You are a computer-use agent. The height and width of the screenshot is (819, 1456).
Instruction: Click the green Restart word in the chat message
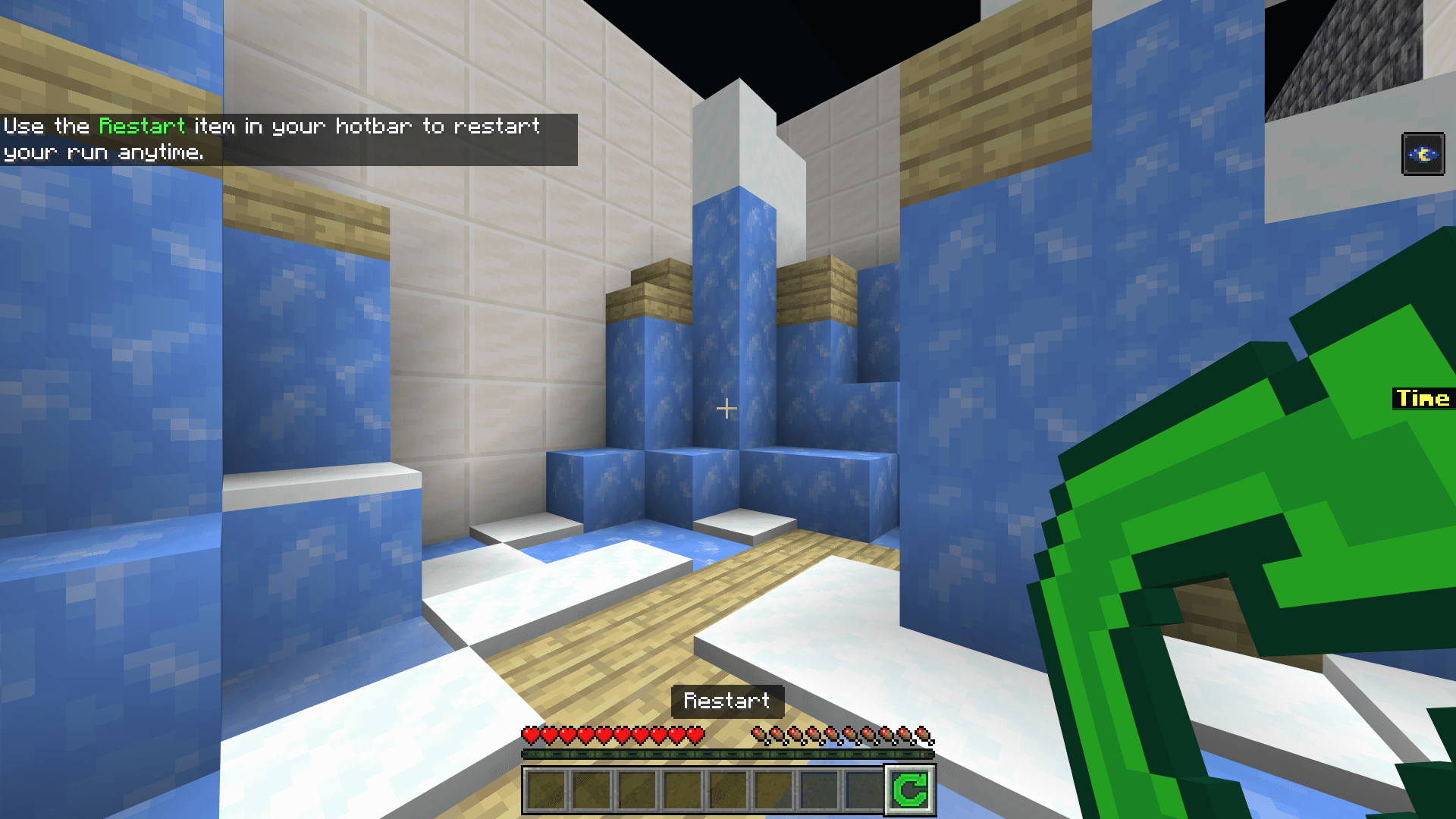(142, 126)
